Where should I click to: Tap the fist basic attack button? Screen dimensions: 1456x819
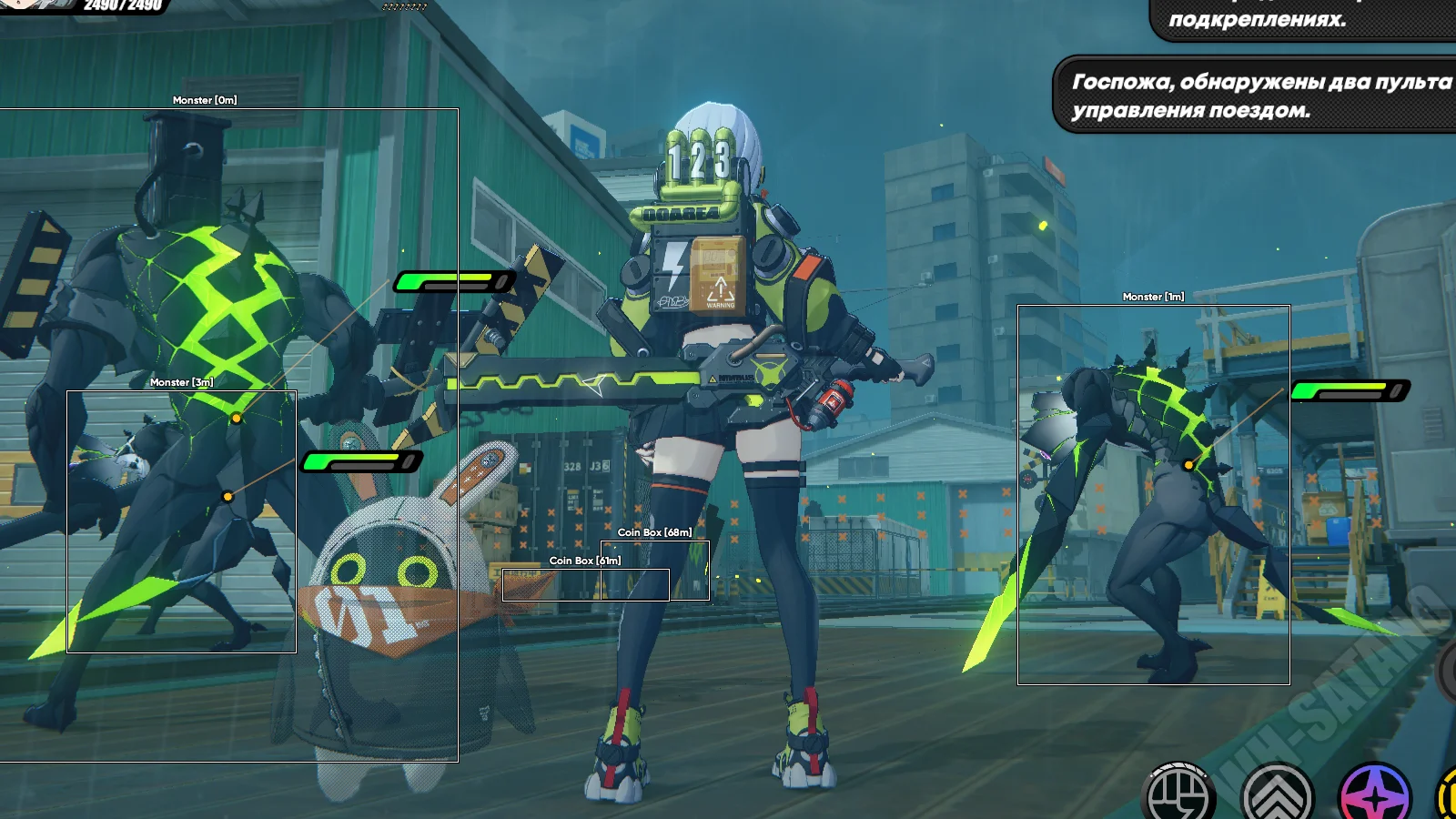click(x=1178, y=795)
